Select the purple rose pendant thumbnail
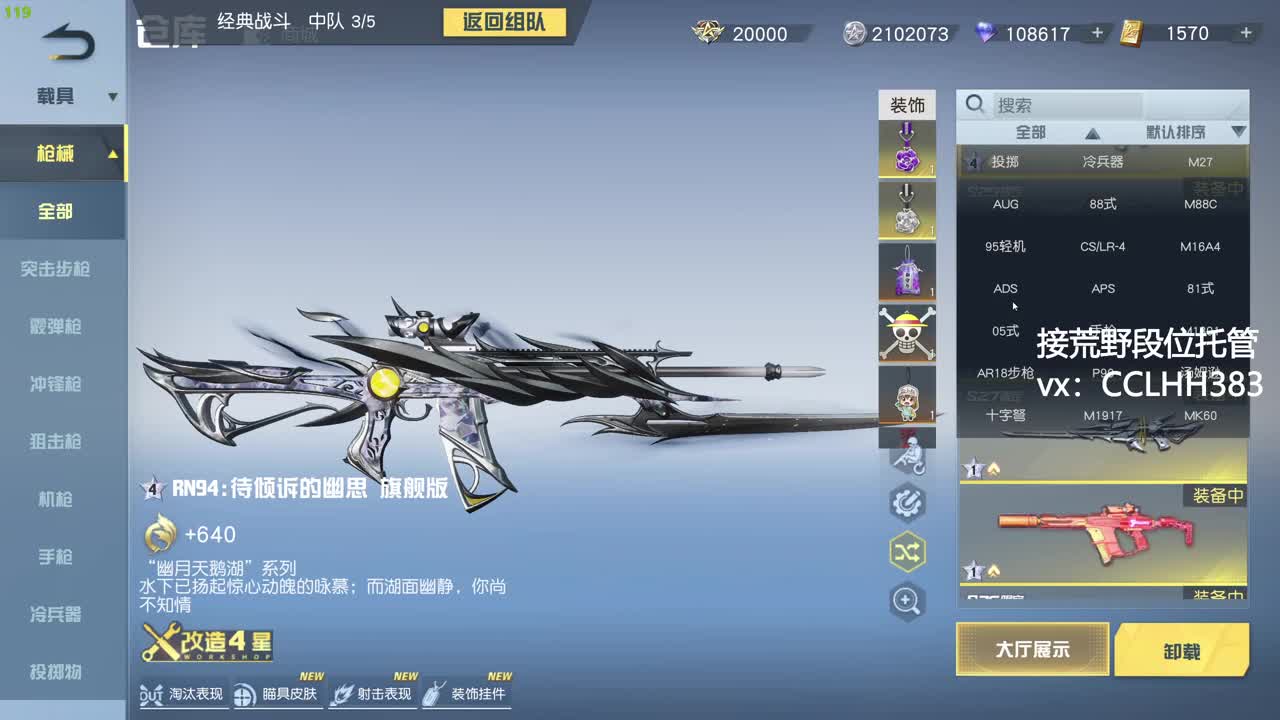 pyautogui.click(x=906, y=148)
